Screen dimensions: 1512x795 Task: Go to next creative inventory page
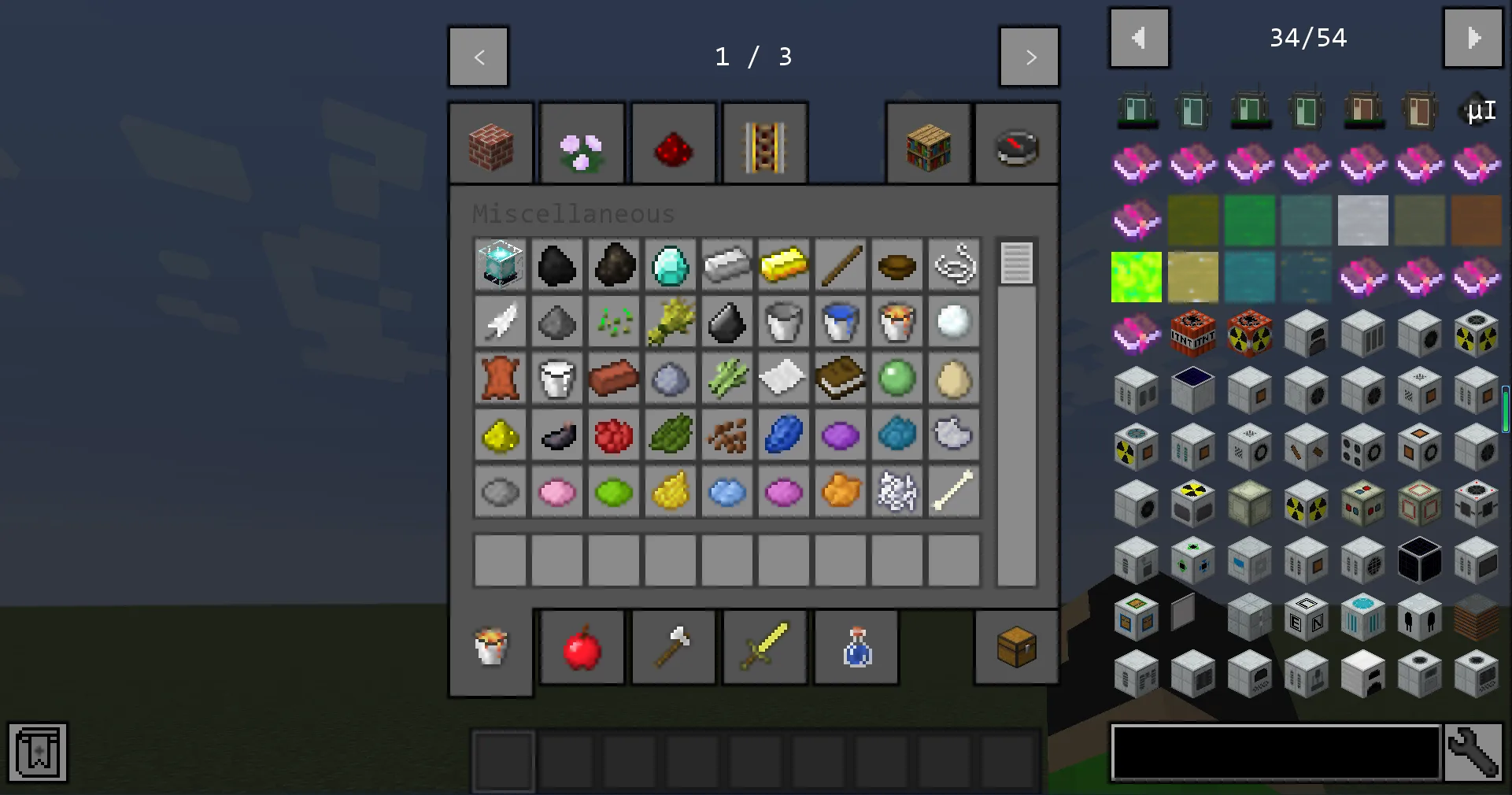click(1030, 56)
